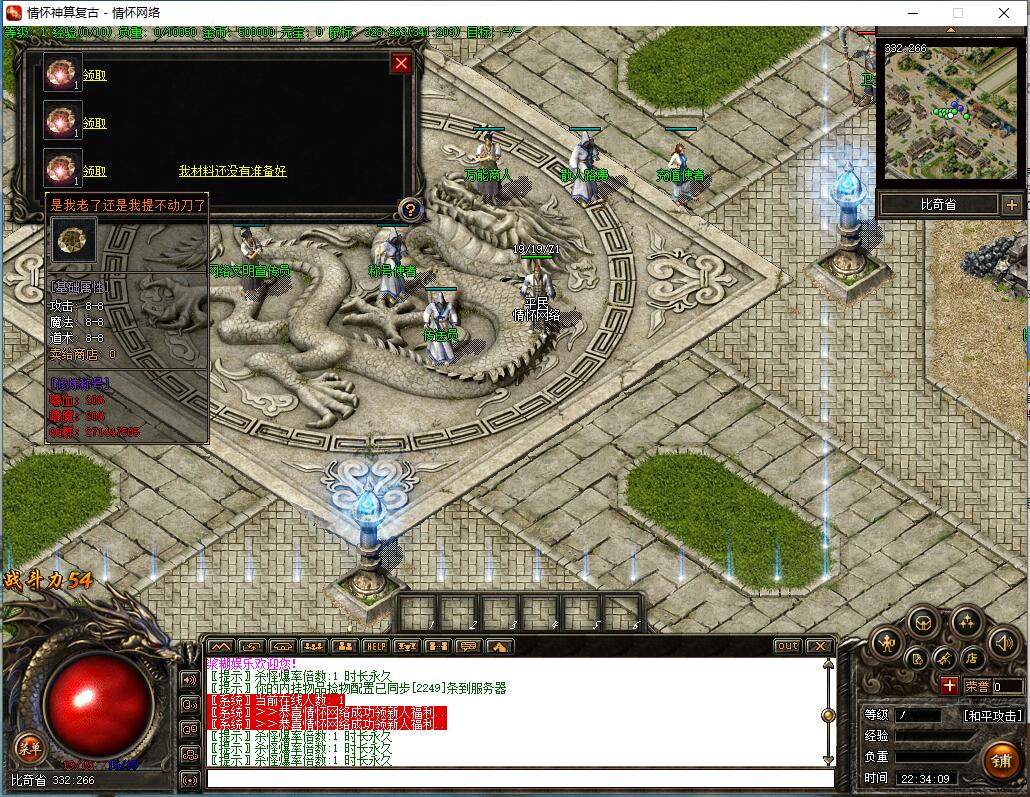The width and height of the screenshot is (1030, 797).
Task: Expand the map with the plus button beside 比奇省
Action: click(x=1010, y=205)
